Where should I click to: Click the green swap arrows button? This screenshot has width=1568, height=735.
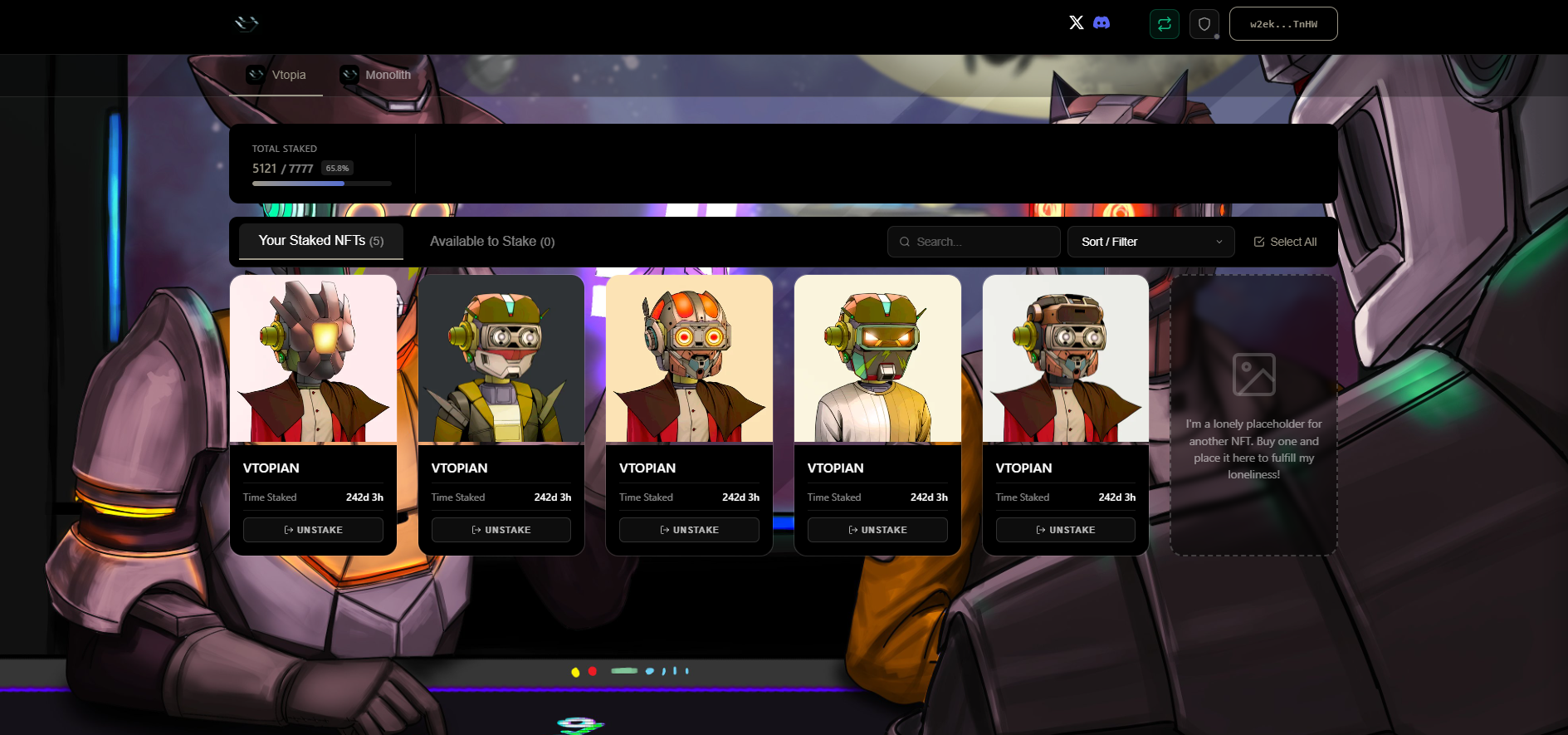tap(1164, 24)
